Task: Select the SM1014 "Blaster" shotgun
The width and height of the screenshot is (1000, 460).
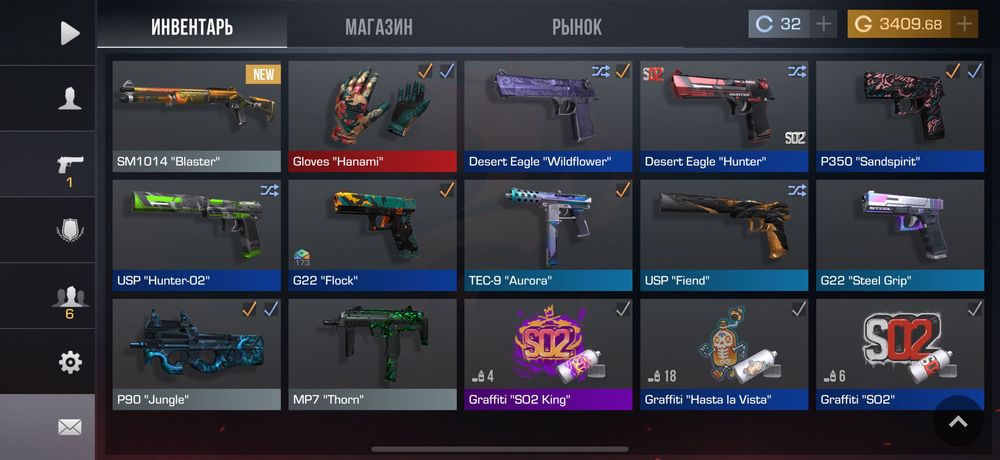Action: point(196,116)
